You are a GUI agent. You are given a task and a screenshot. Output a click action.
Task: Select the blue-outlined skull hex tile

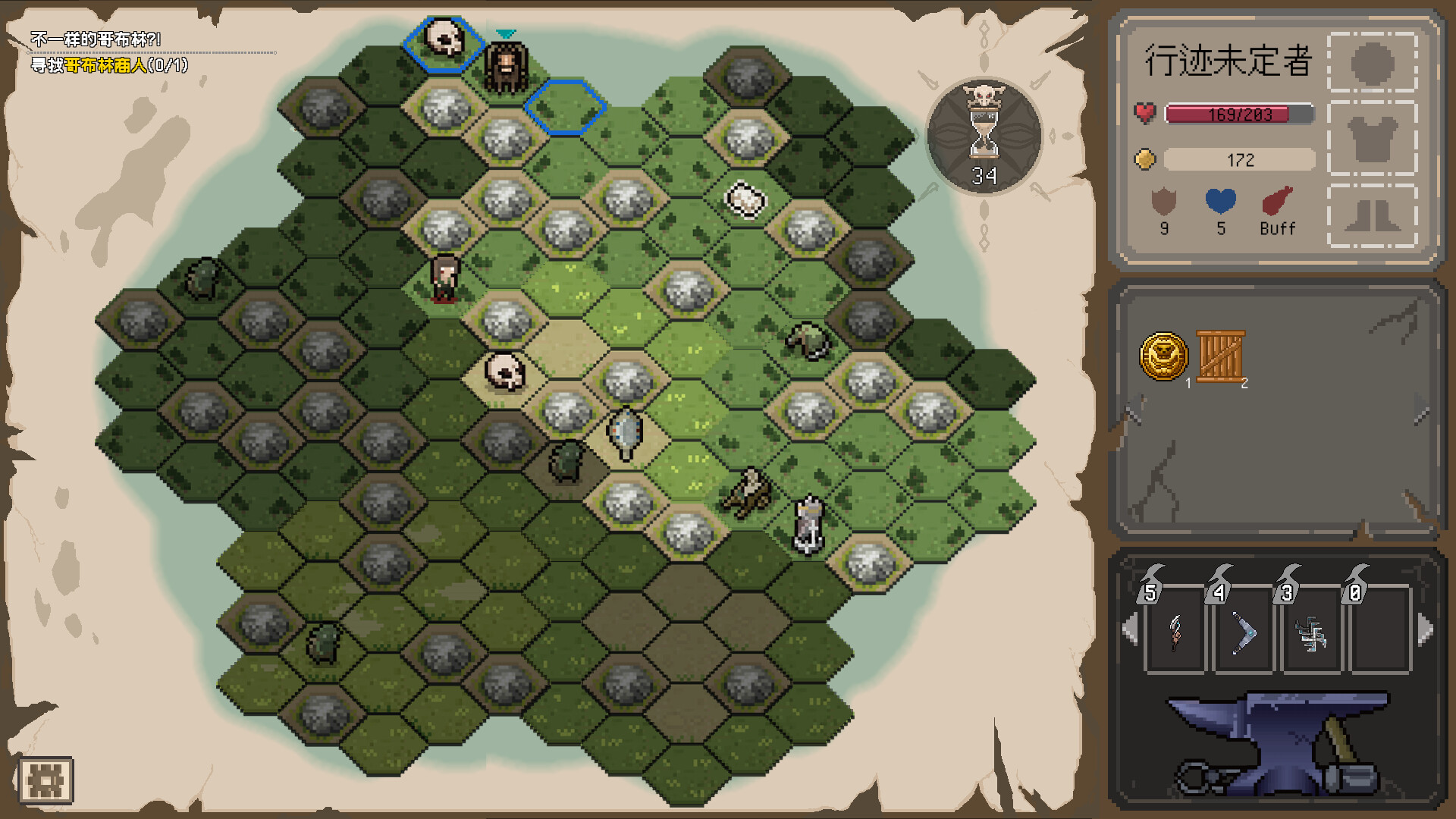(x=443, y=42)
